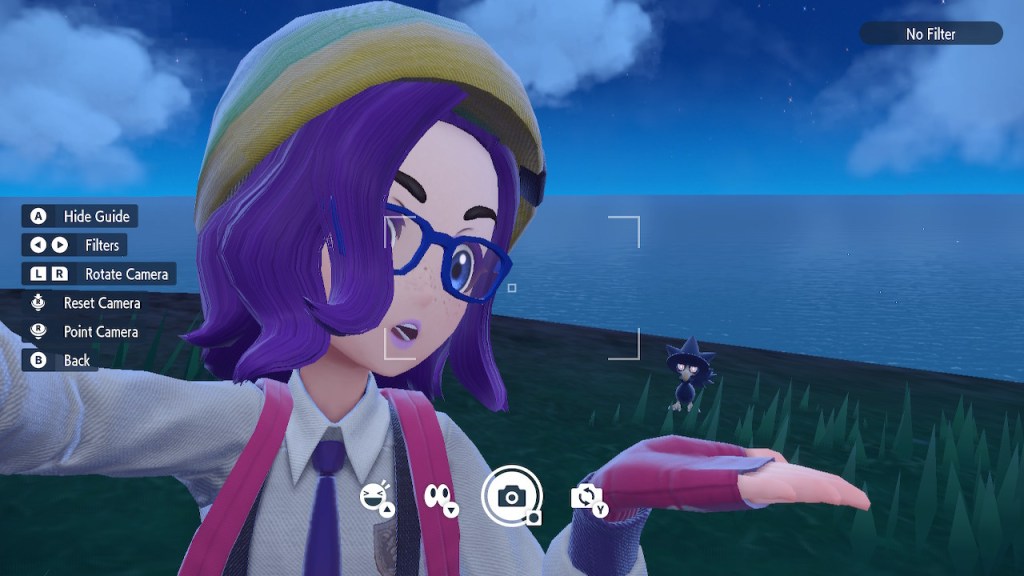Open the Filters option
This screenshot has width=1024, height=576.
[75, 245]
